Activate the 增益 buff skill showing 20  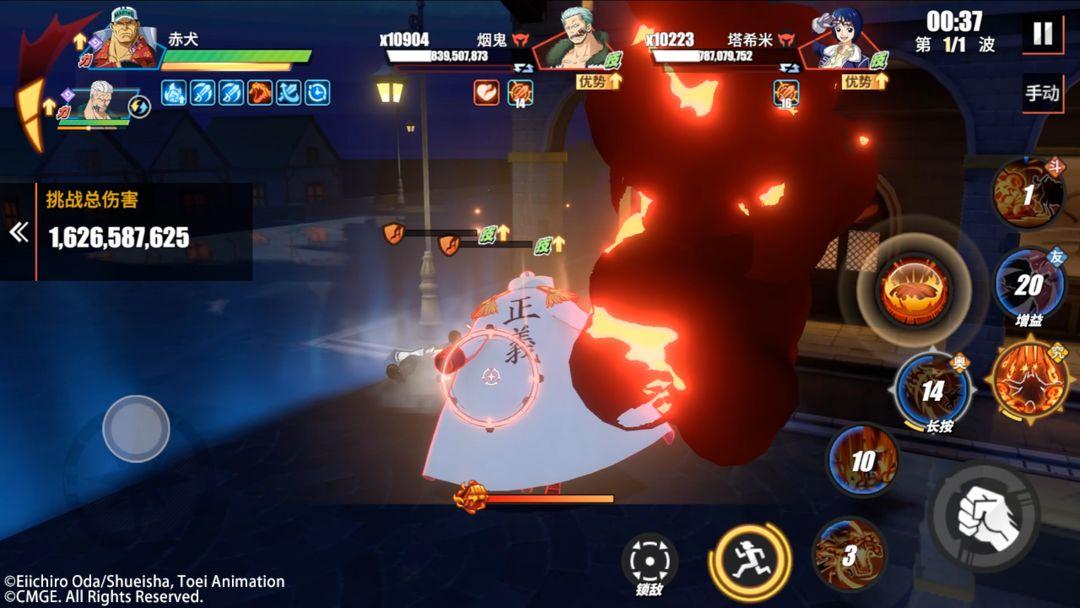pos(1028,285)
